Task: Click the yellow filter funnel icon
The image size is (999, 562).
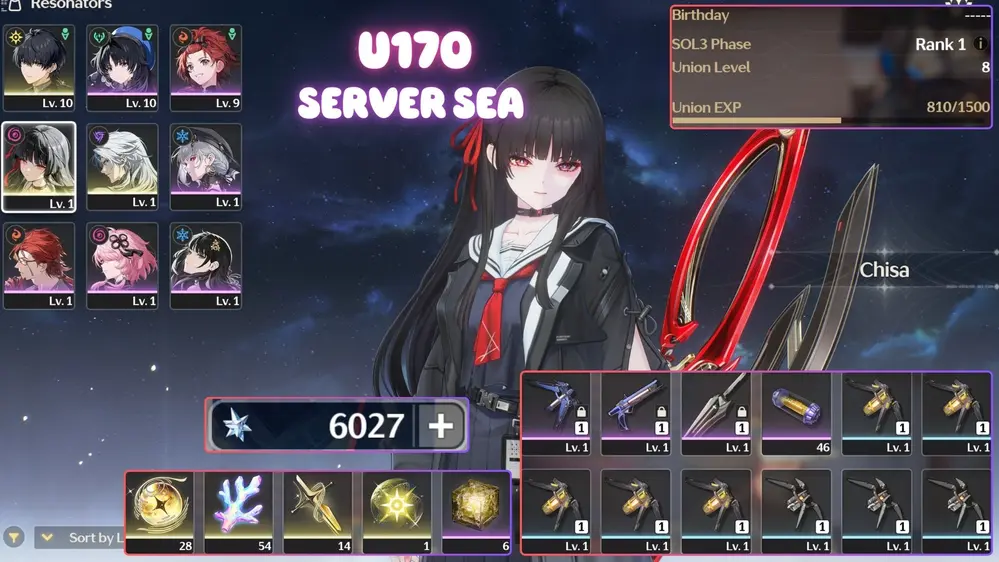Action: 14,538
